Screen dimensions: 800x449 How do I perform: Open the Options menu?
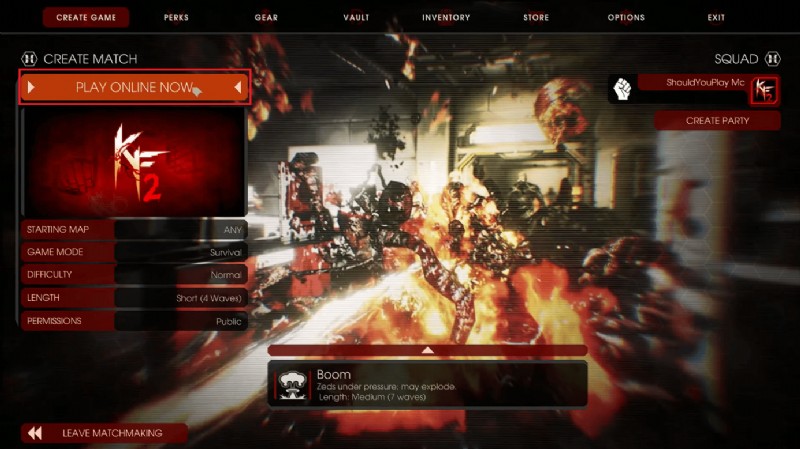click(x=626, y=17)
